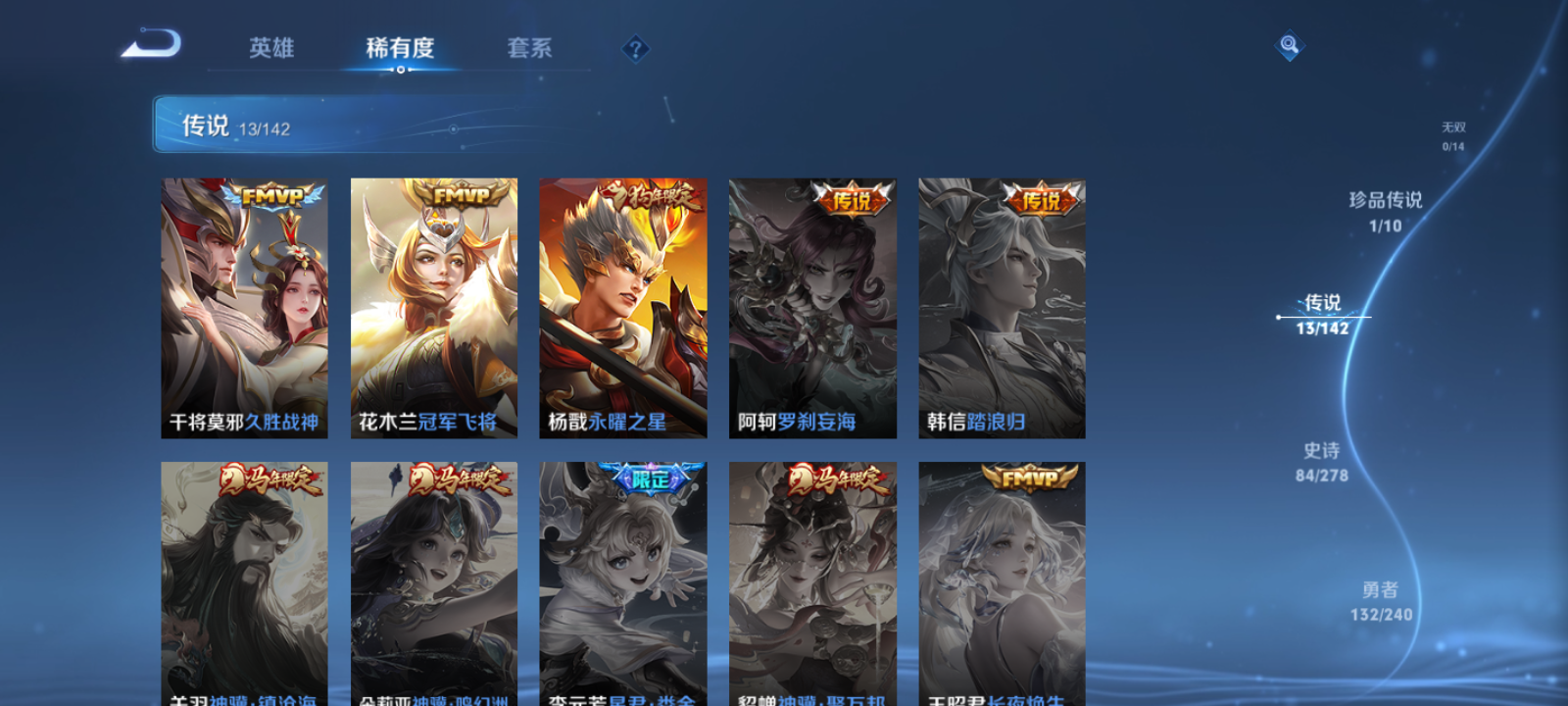Open help with the question mark icon

pos(637,47)
